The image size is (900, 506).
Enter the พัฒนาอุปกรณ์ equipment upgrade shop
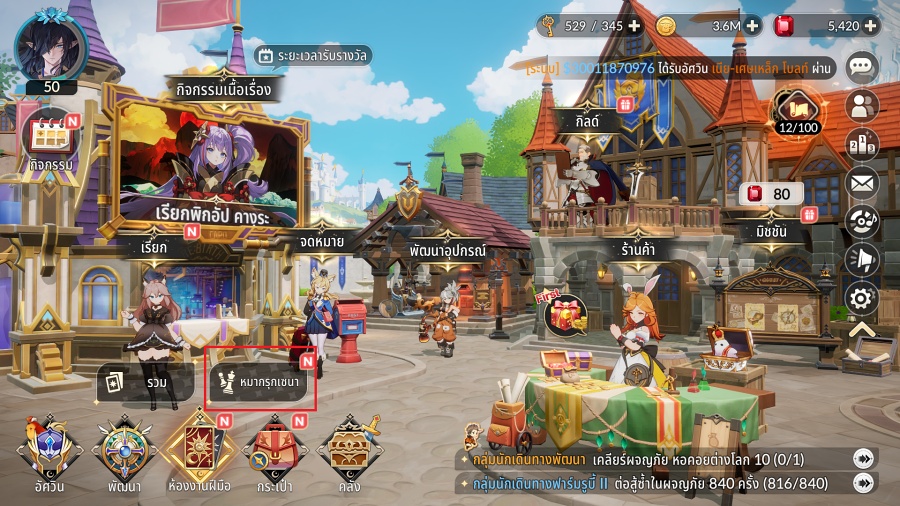click(x=447, y=250)
